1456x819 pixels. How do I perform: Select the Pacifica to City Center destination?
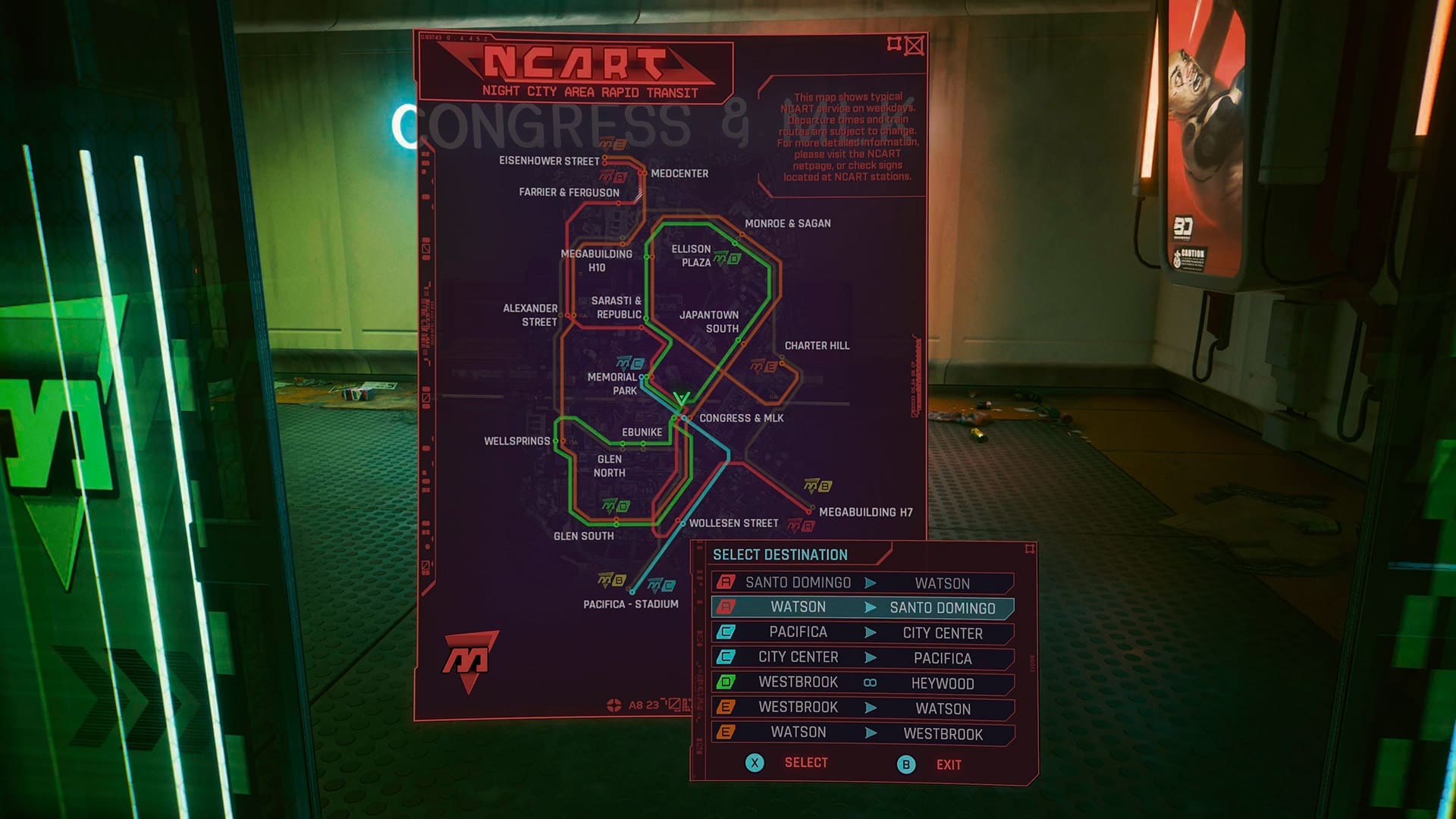click(x=864, y=632)
